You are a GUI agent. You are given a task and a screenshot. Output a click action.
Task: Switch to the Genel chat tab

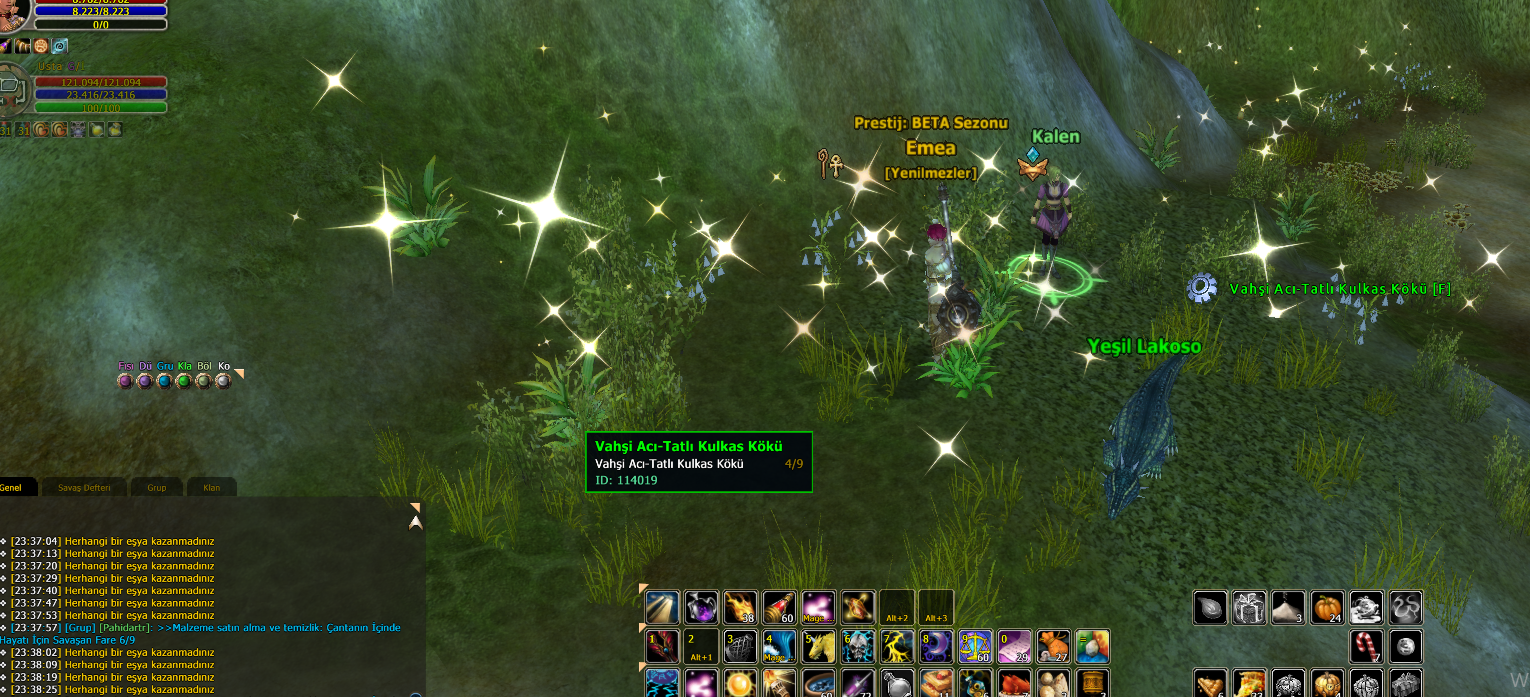[x=12, y=488]
